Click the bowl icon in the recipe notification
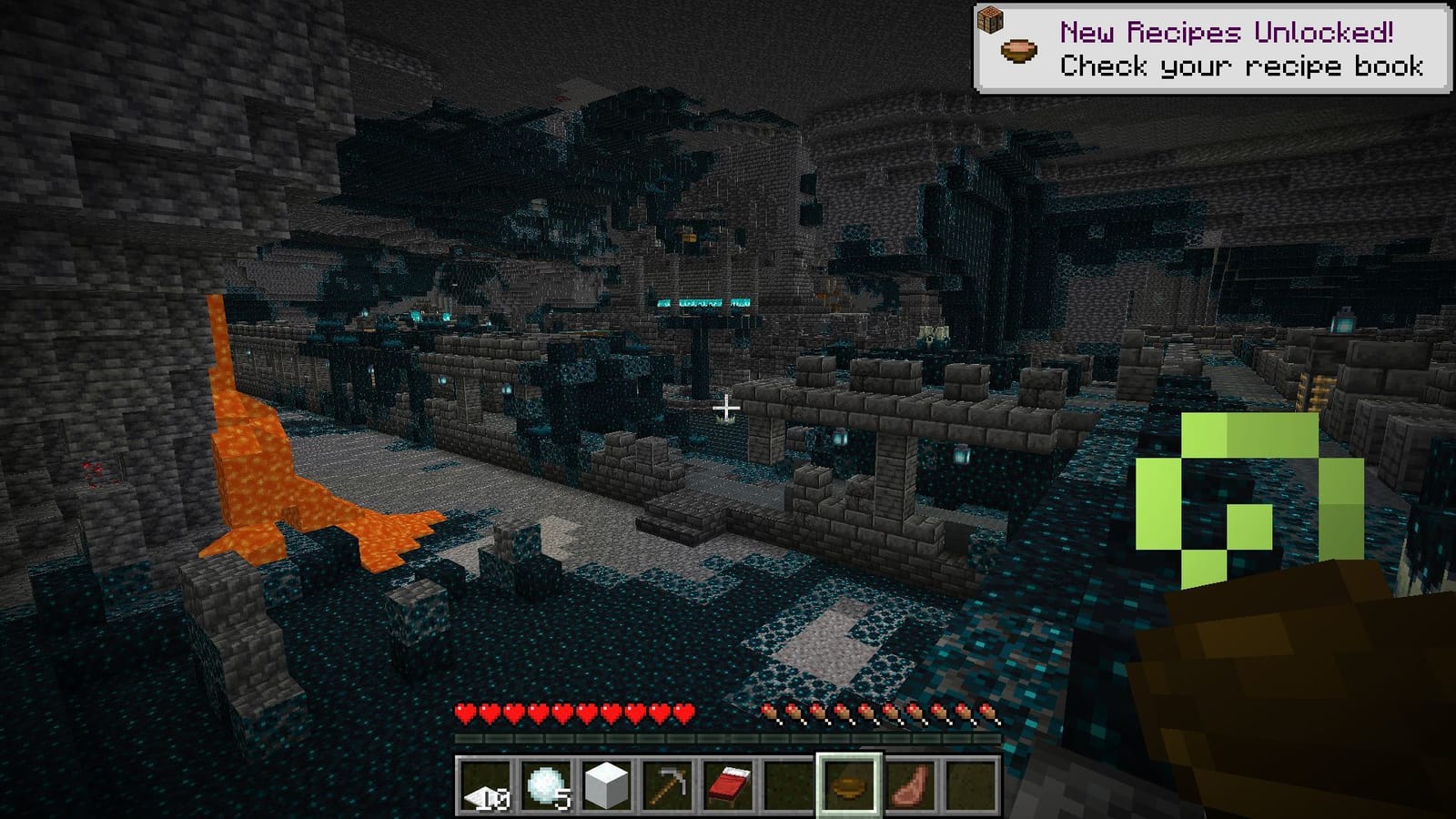The image size is (1456, 819). [1019, 52]
